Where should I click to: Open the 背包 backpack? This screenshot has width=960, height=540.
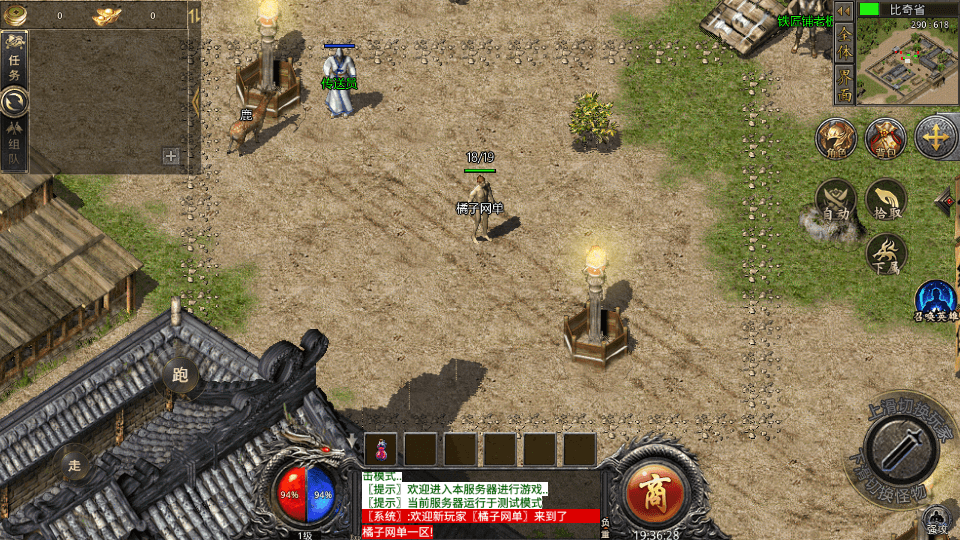[x=885, y=138]
